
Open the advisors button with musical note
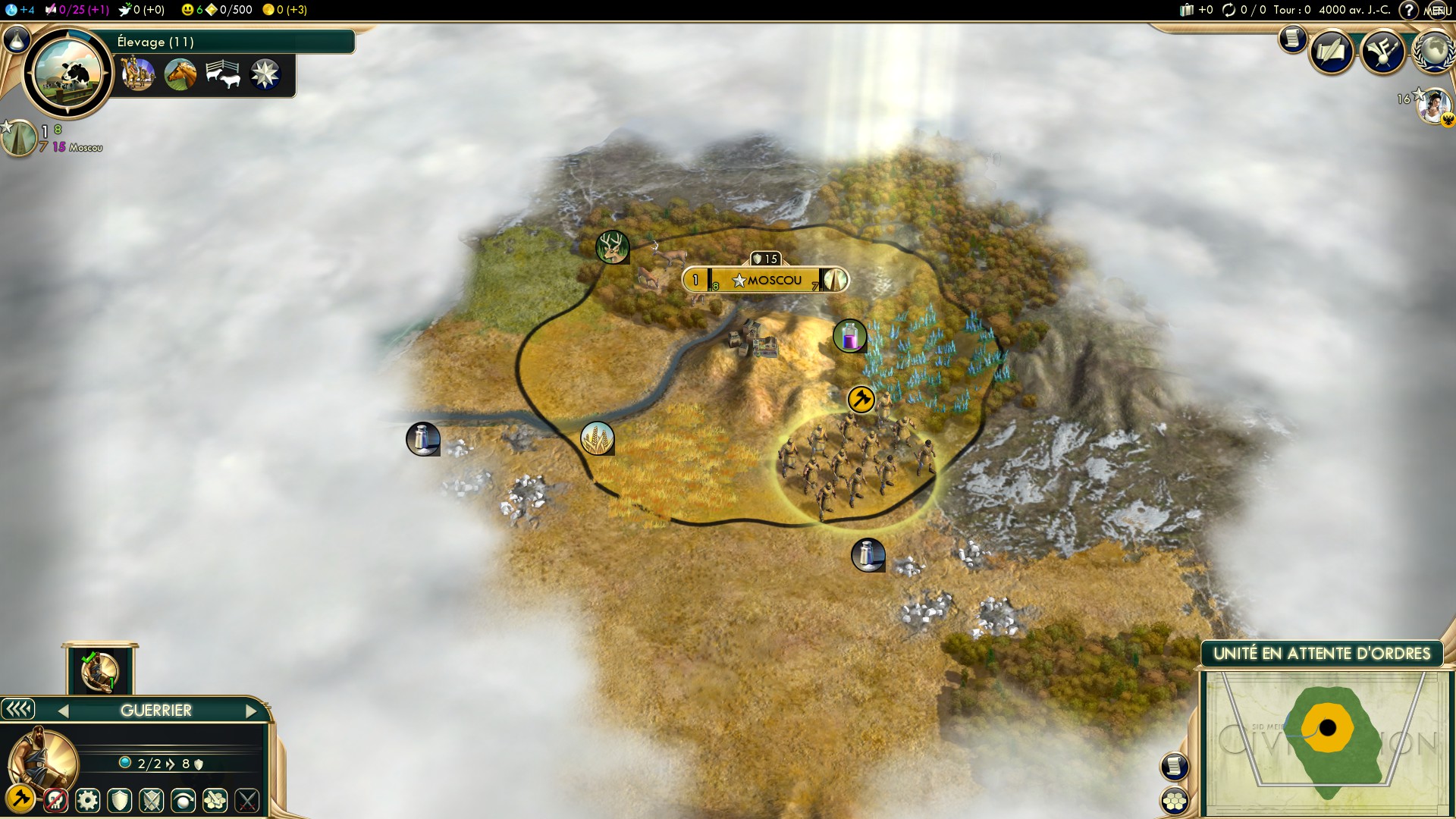[x=1383, y=52]
